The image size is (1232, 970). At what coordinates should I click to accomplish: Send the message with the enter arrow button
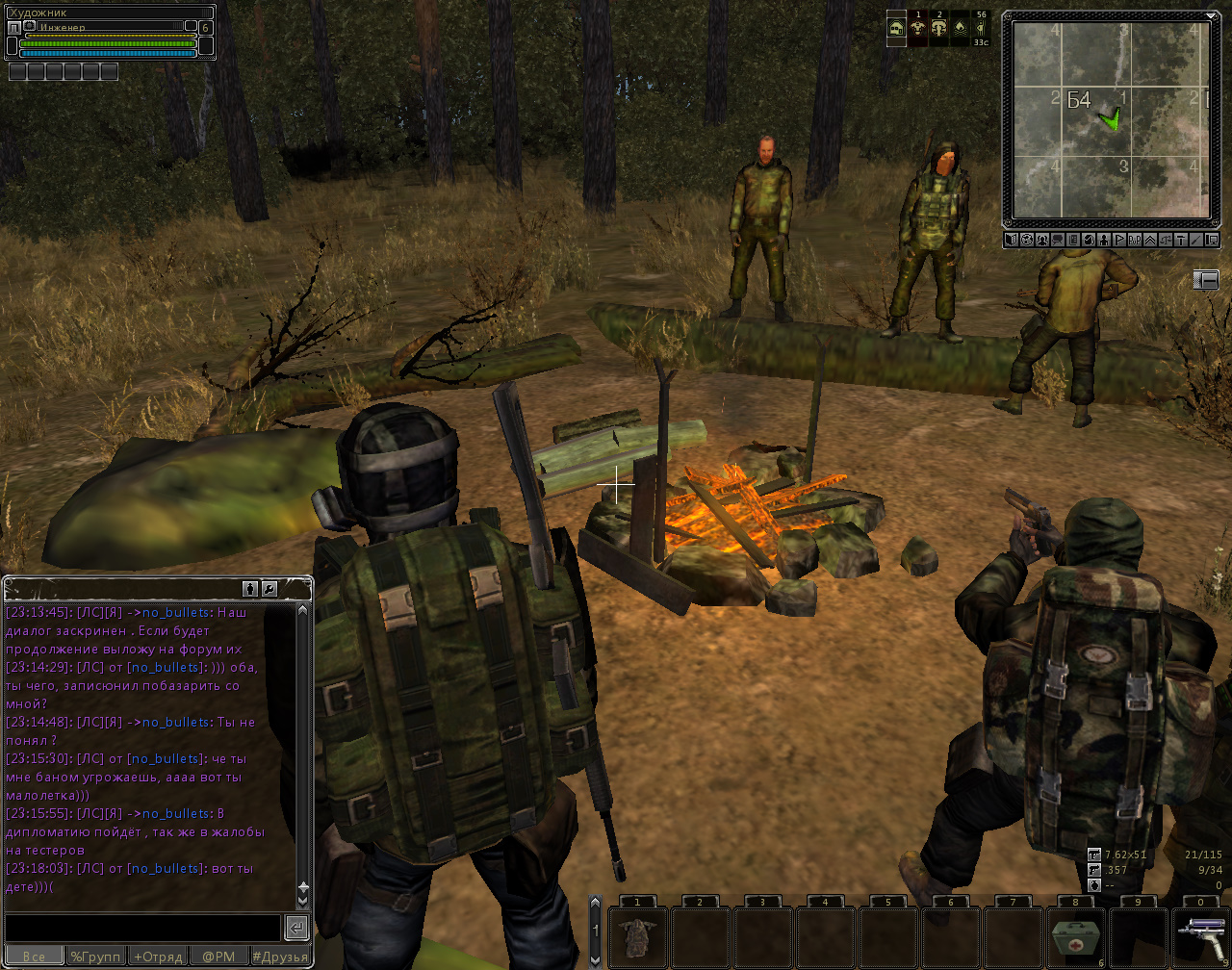coord(296,928)
